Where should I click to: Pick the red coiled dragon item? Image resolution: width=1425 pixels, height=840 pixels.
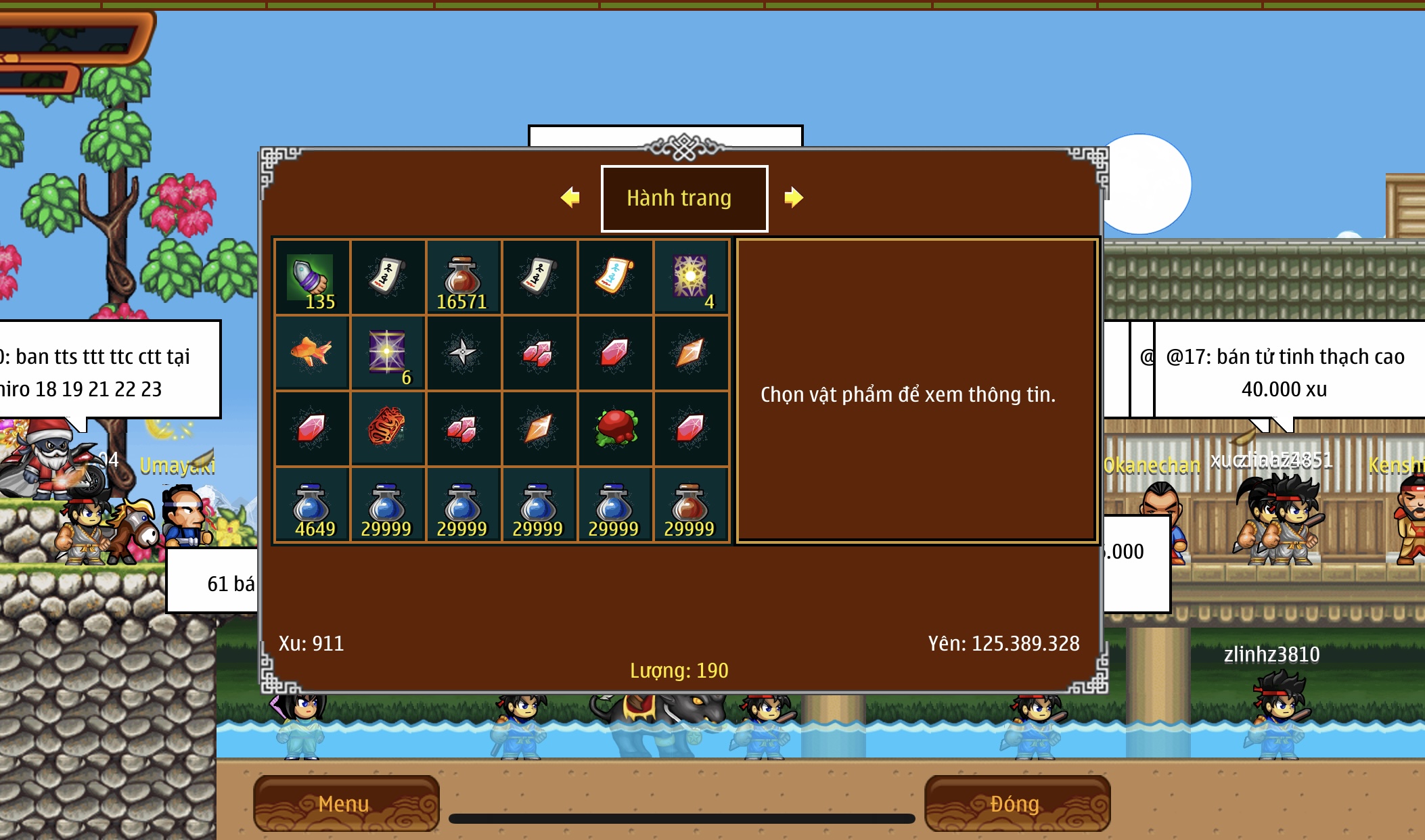coord(387,428)
